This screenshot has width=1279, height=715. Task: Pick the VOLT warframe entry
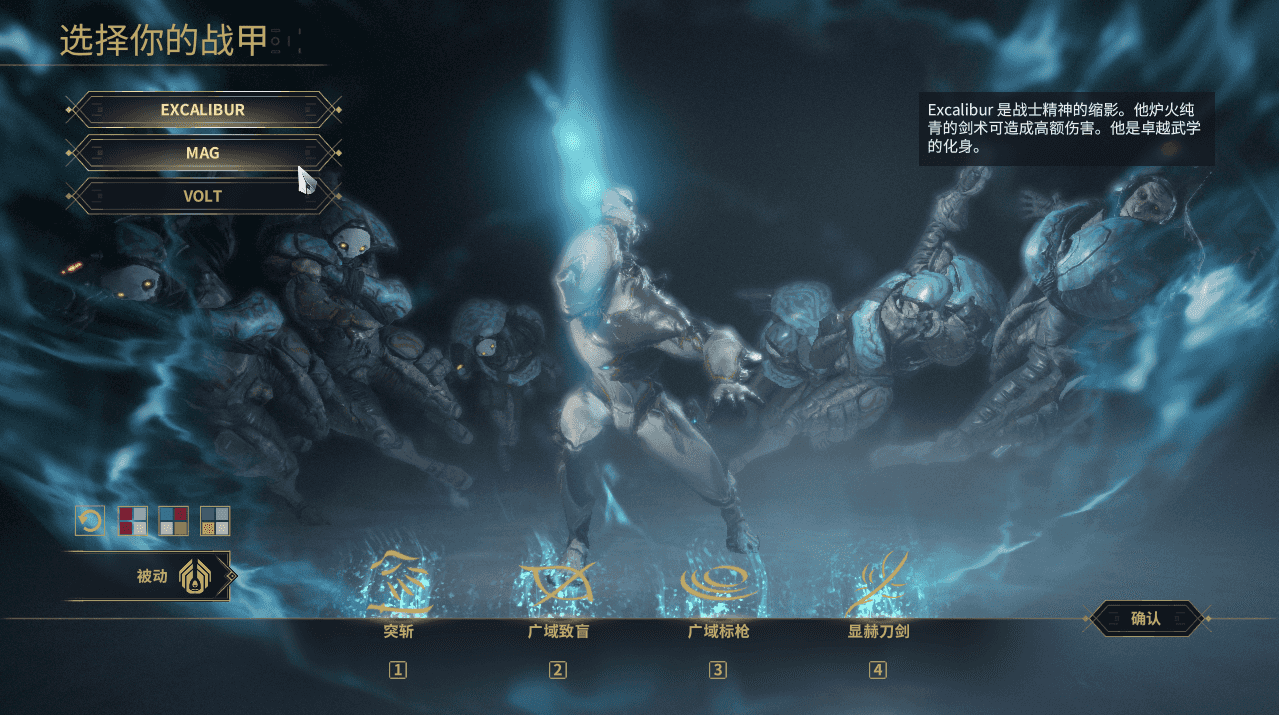click(x=203, y=196)
